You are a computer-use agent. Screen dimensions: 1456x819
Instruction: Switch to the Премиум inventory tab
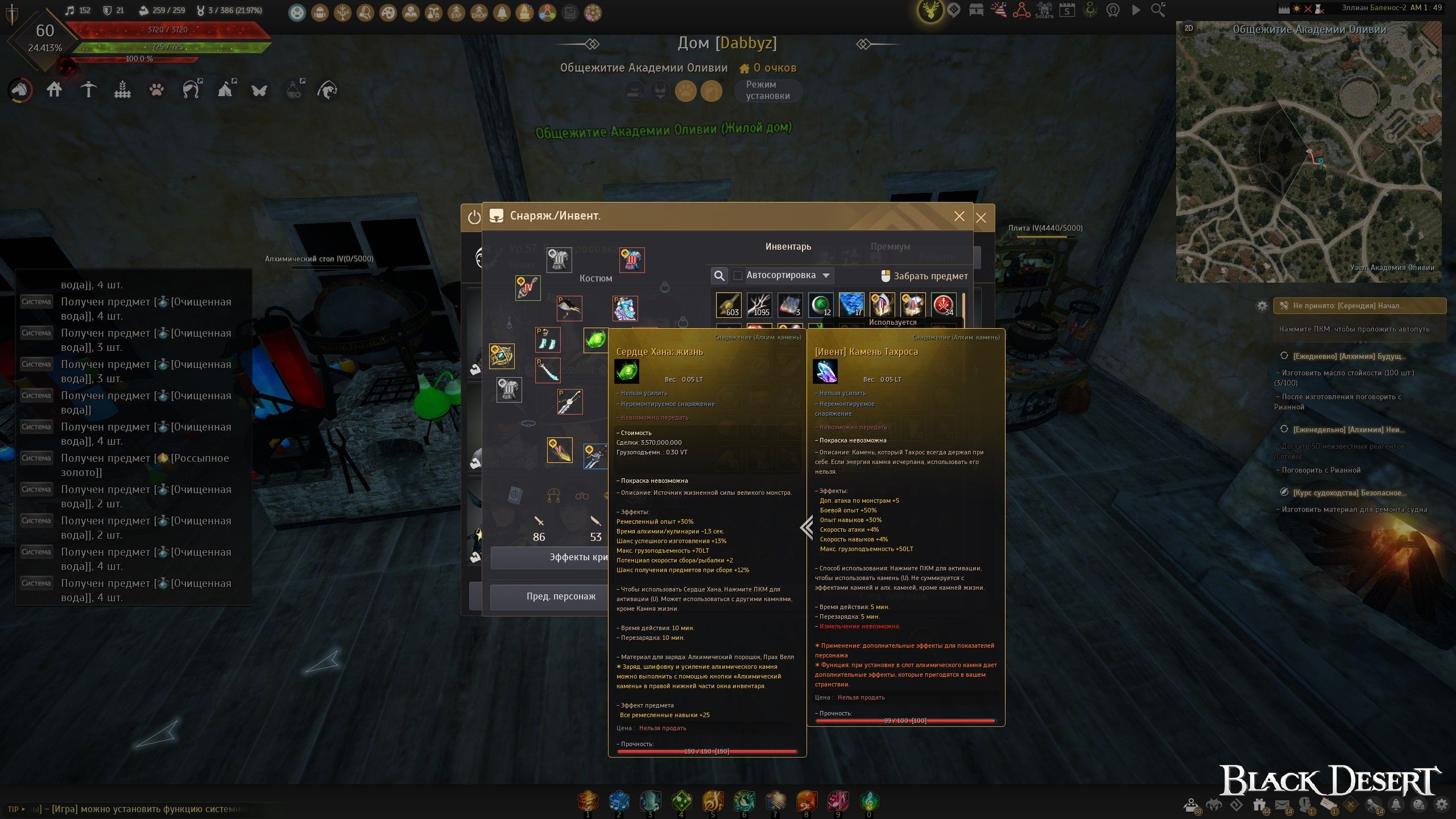pos(890,246)
